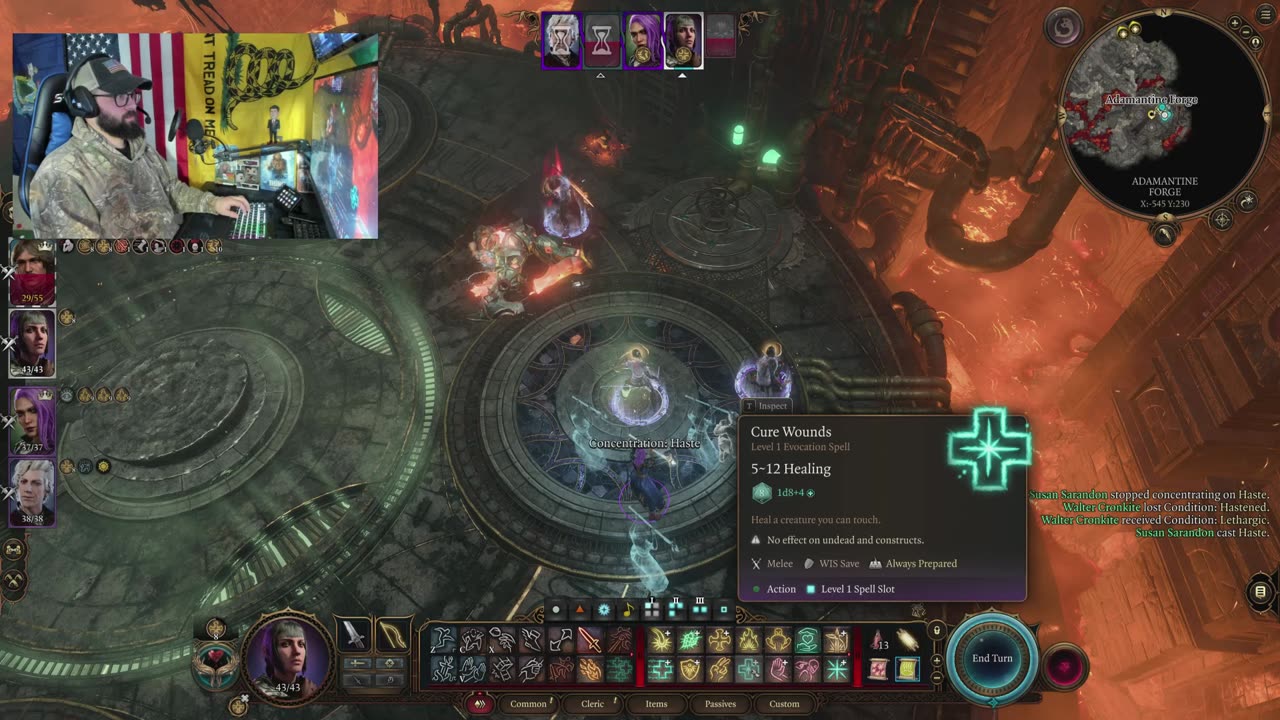Click the active character portrait on hotbar
The image size is (1280, 720).
tap(287, 657)
